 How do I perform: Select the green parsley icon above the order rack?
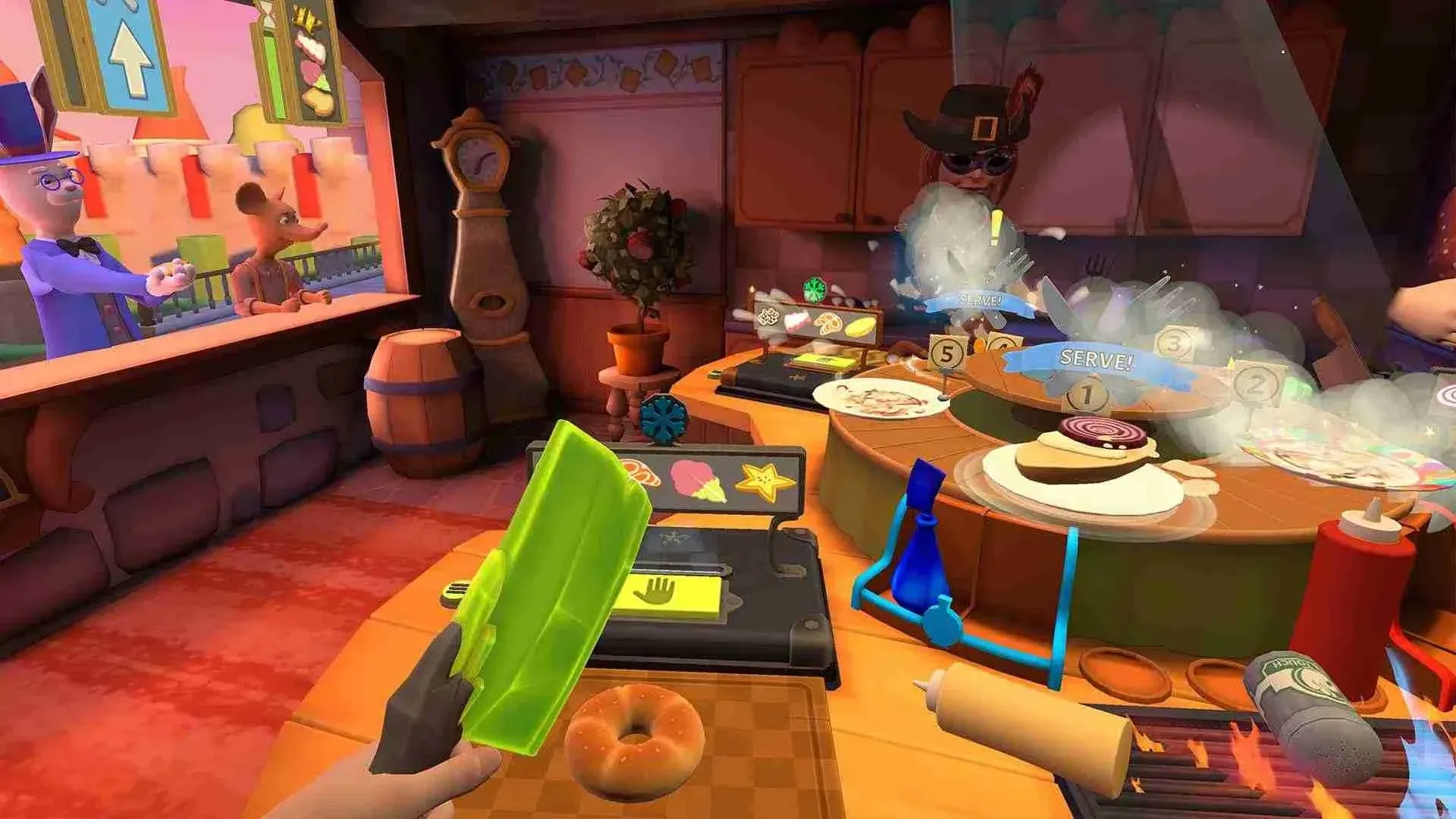tap(814, 288)
